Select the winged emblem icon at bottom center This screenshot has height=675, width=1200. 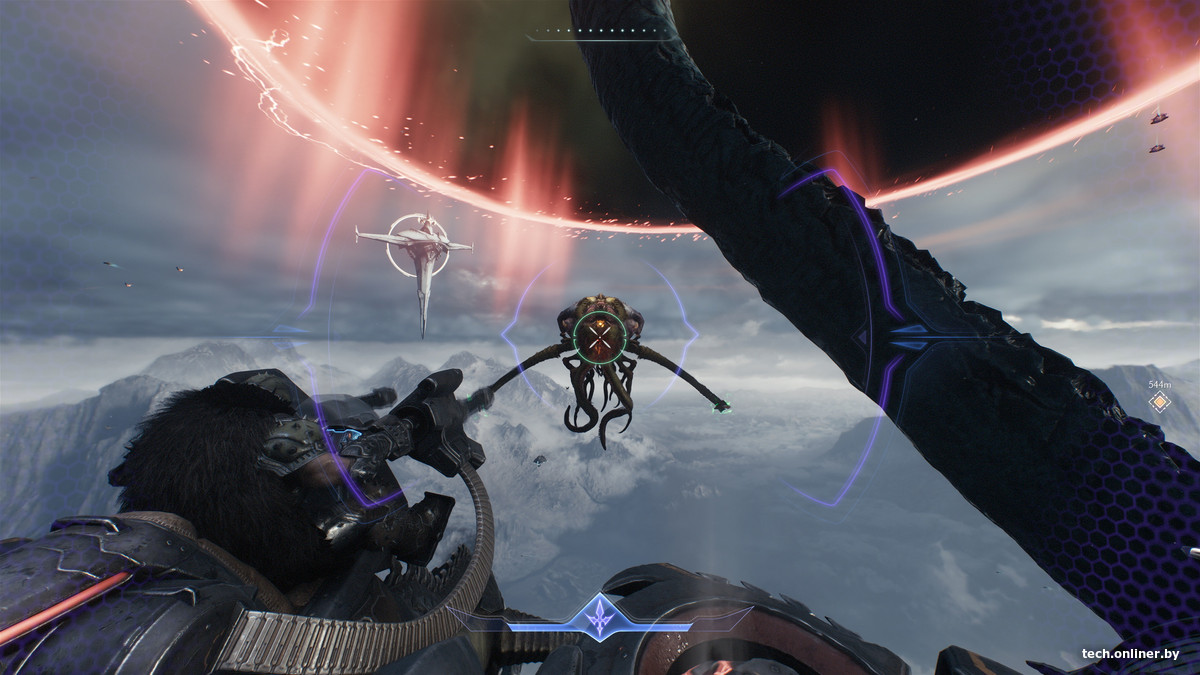click(x=599, y=616)
